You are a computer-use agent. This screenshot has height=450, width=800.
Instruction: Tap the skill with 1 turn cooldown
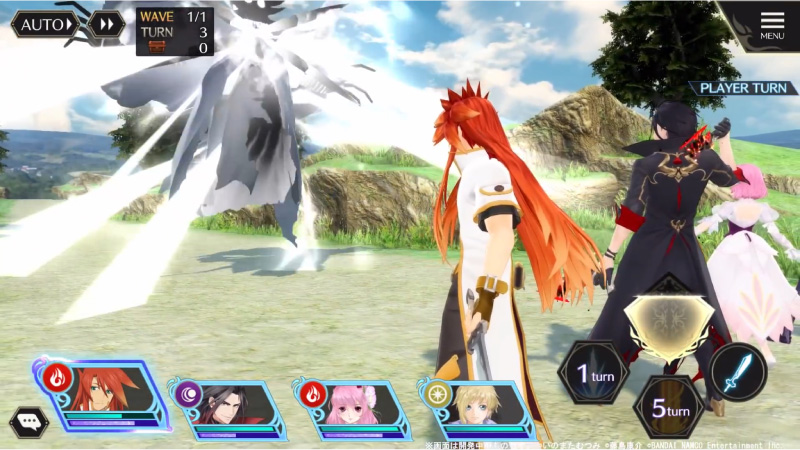coord(592,372)
